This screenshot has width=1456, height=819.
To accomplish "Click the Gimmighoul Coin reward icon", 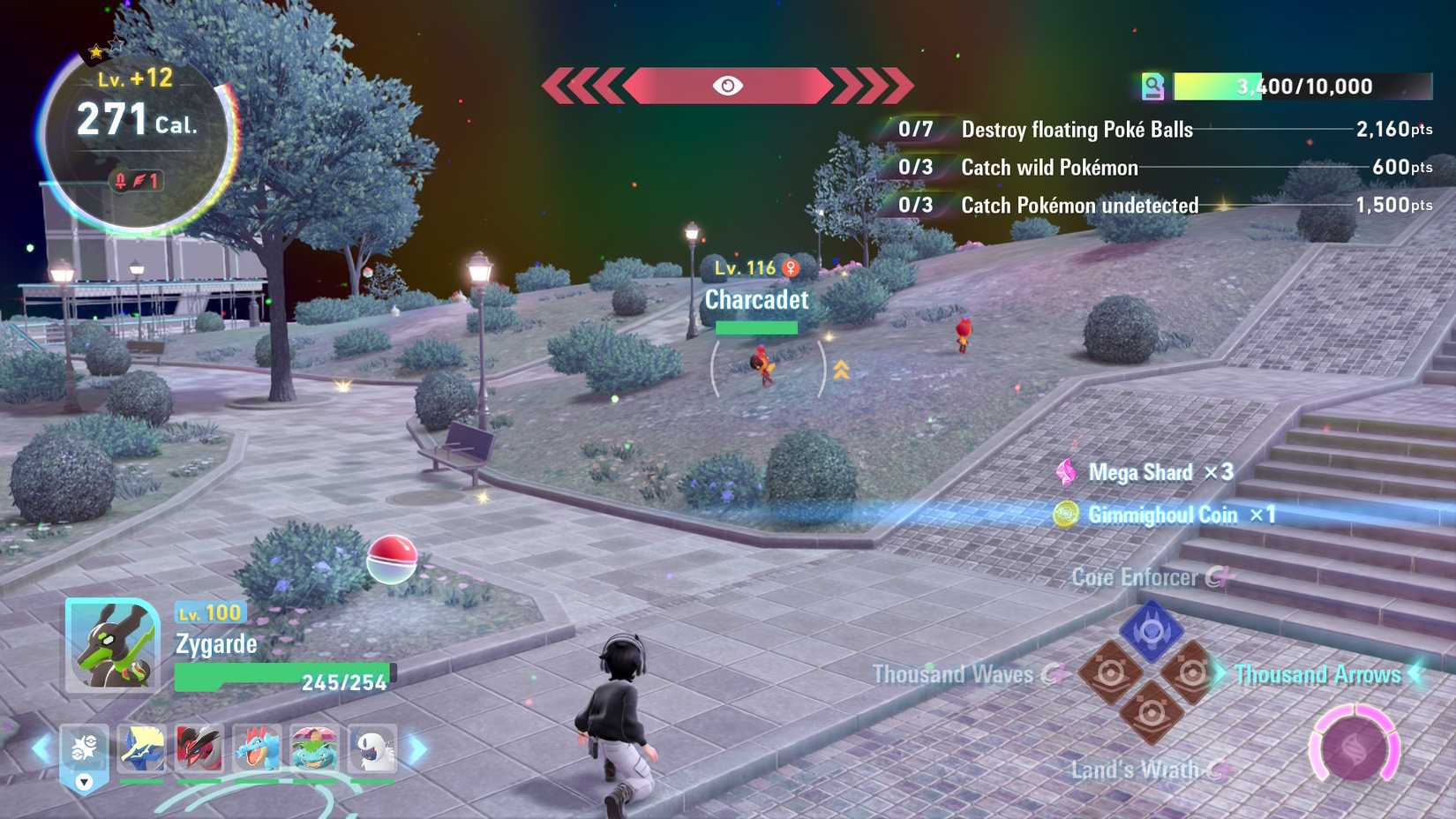I will (1065, 515).
